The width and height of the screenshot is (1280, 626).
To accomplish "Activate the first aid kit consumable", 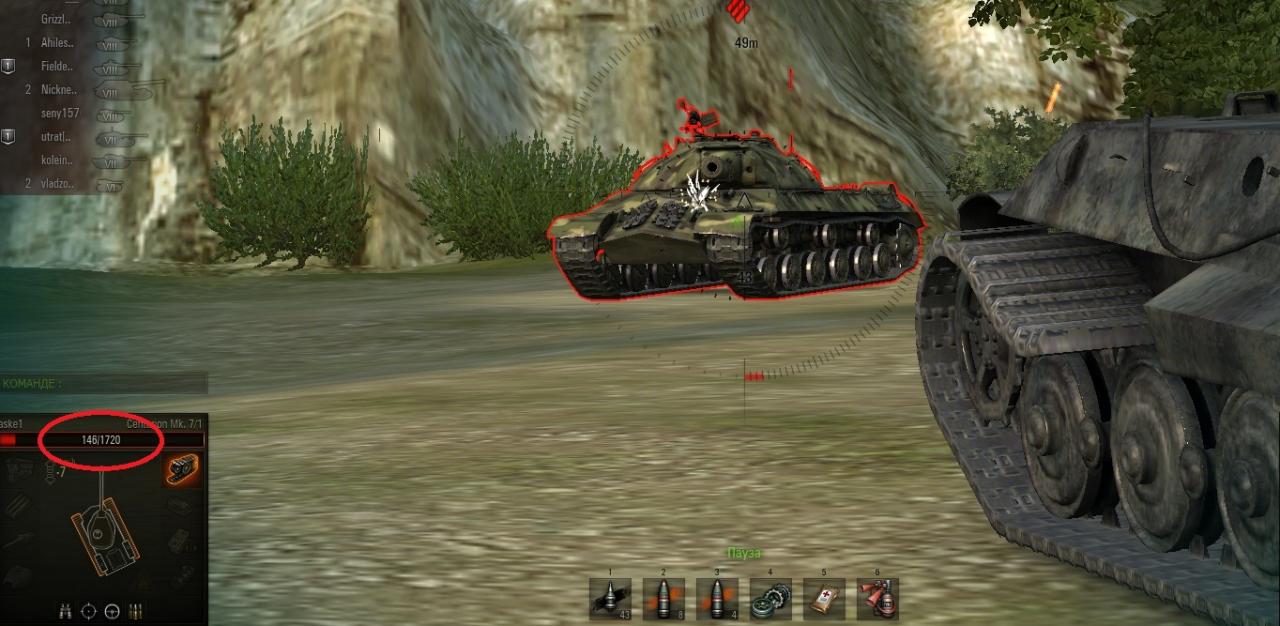I will pyautogui.click(x=824, y=599).
